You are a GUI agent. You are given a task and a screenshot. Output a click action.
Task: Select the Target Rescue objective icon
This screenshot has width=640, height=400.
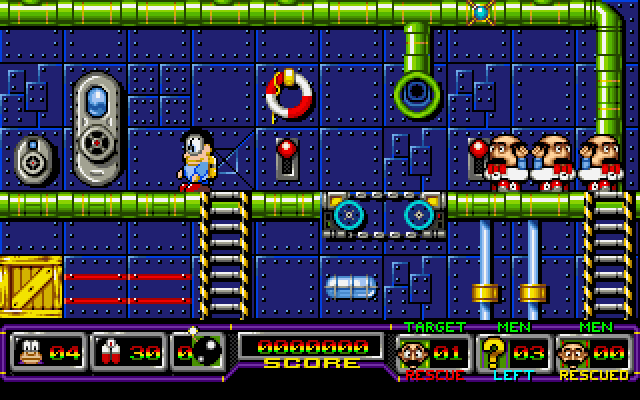coord(413,353)
